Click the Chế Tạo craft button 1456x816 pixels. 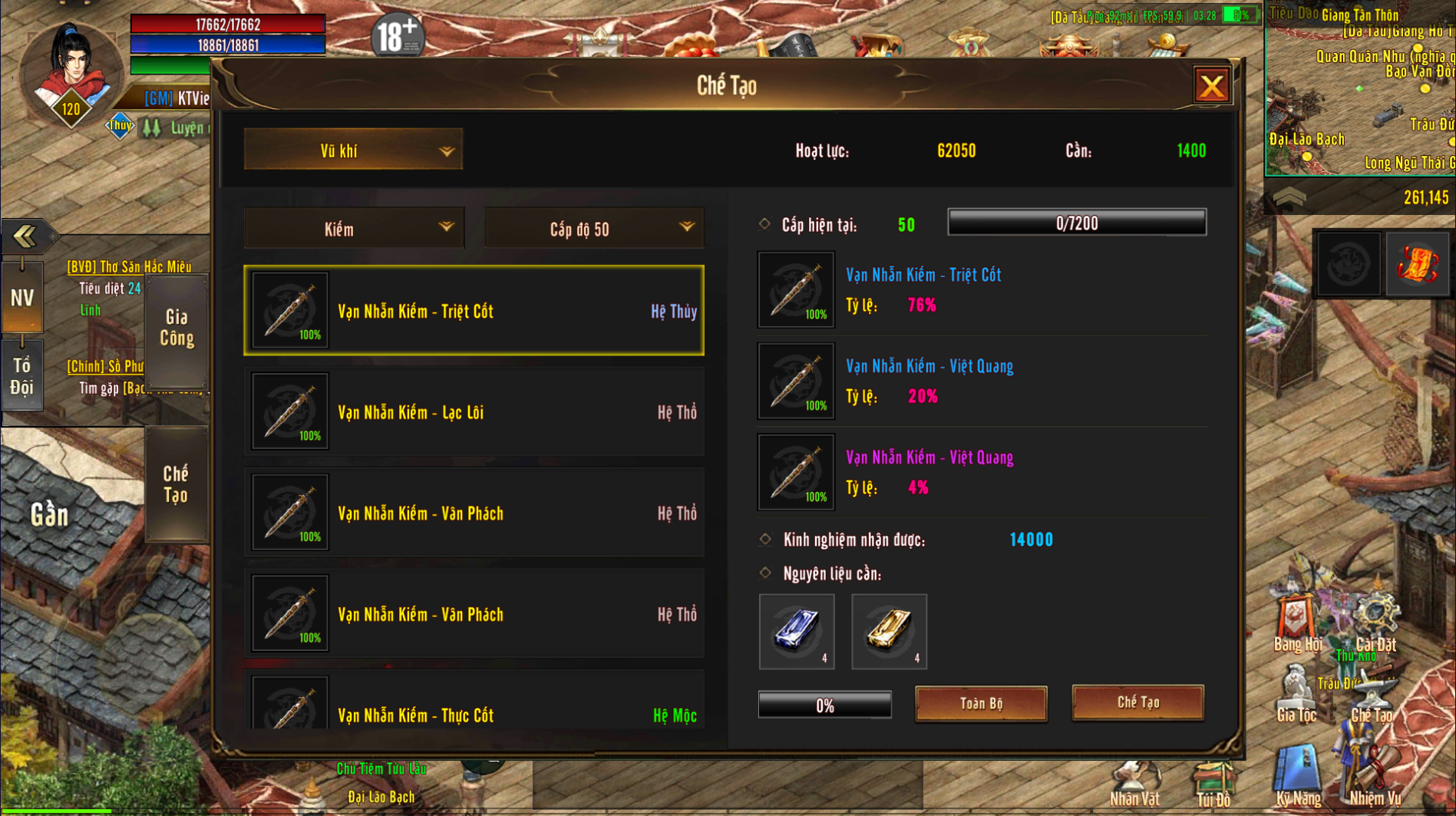(x=1137, y=702)
